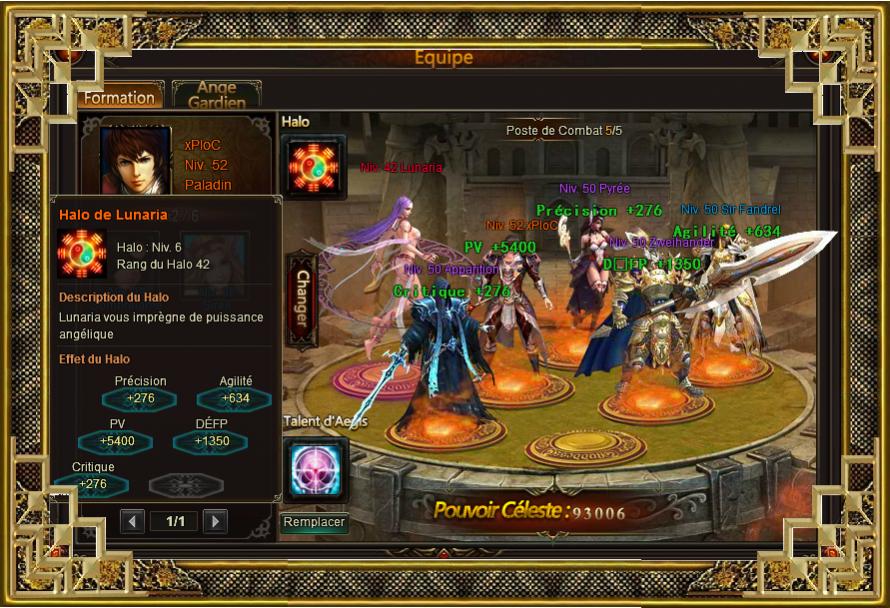Select the Talent d'Aegis skill icon
This screenshot has height=608, width=890.
(315, 468)
